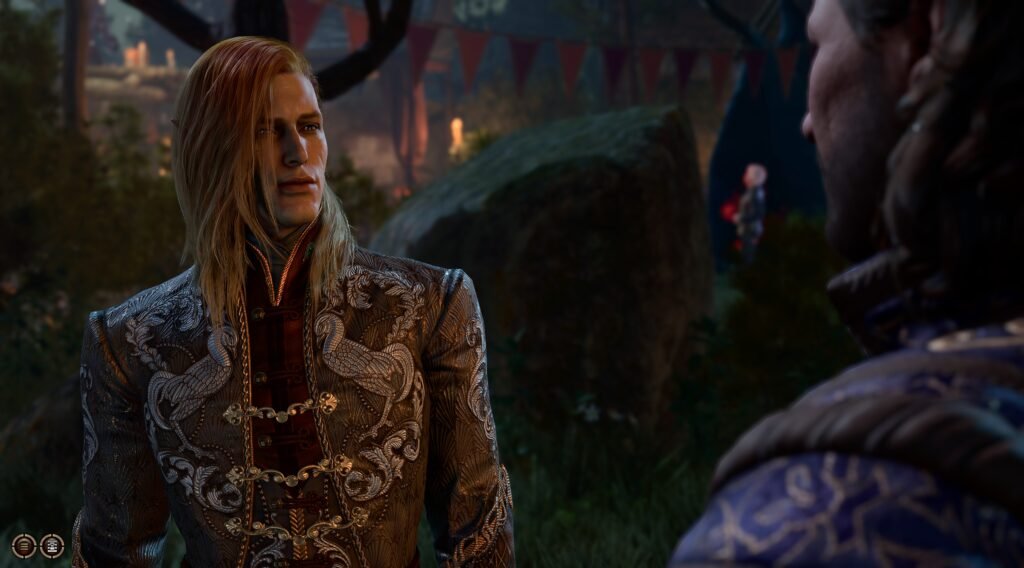The width and height of the screenshot is (1024, 568).
Task: Open the dialogue history log icon
Action: click(x=24, y=545)
